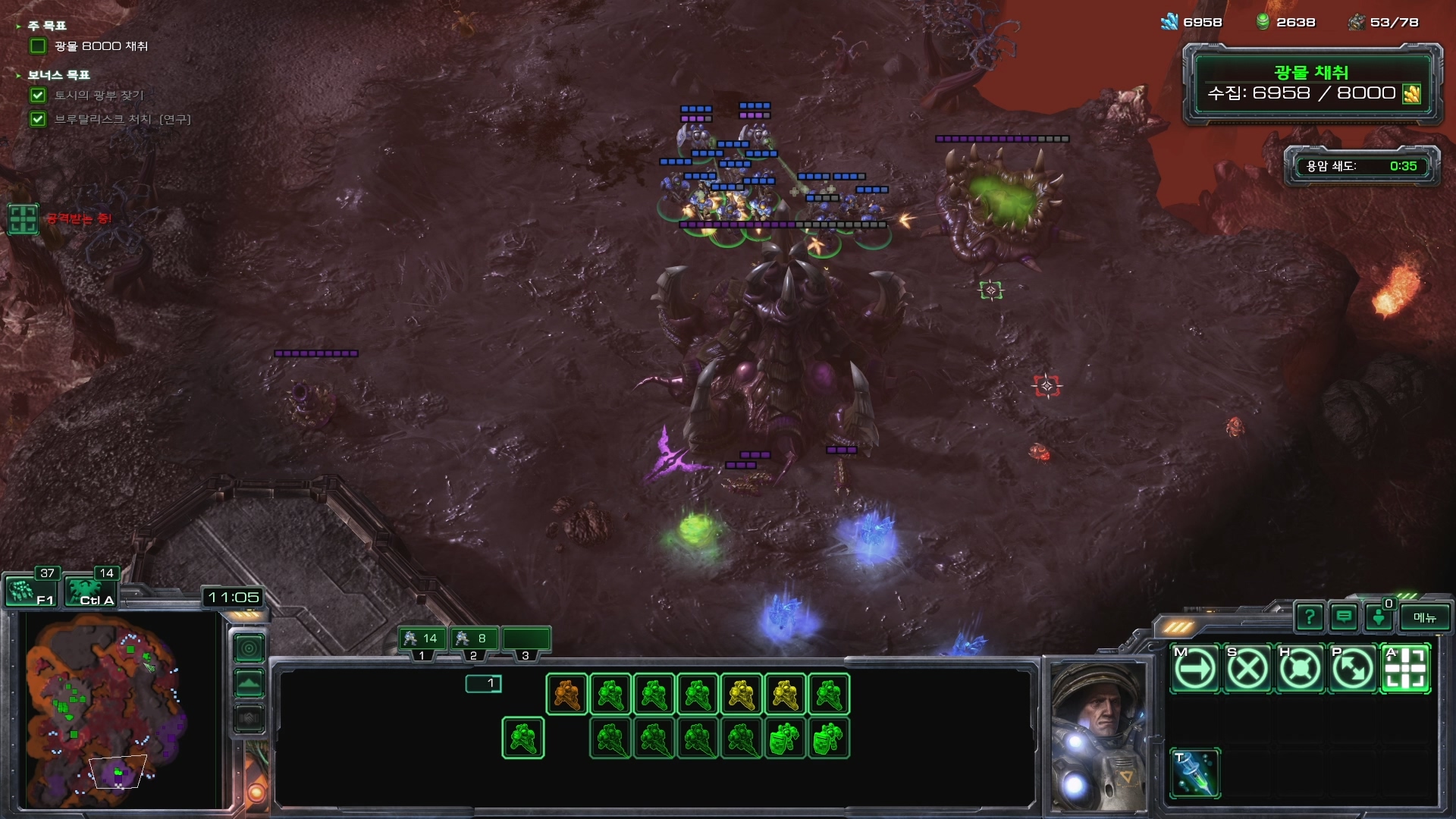Image resolution: width=1456 pixels, height=819 pixels.
Task: Click the Stop command button
Action: [1247, 669]
